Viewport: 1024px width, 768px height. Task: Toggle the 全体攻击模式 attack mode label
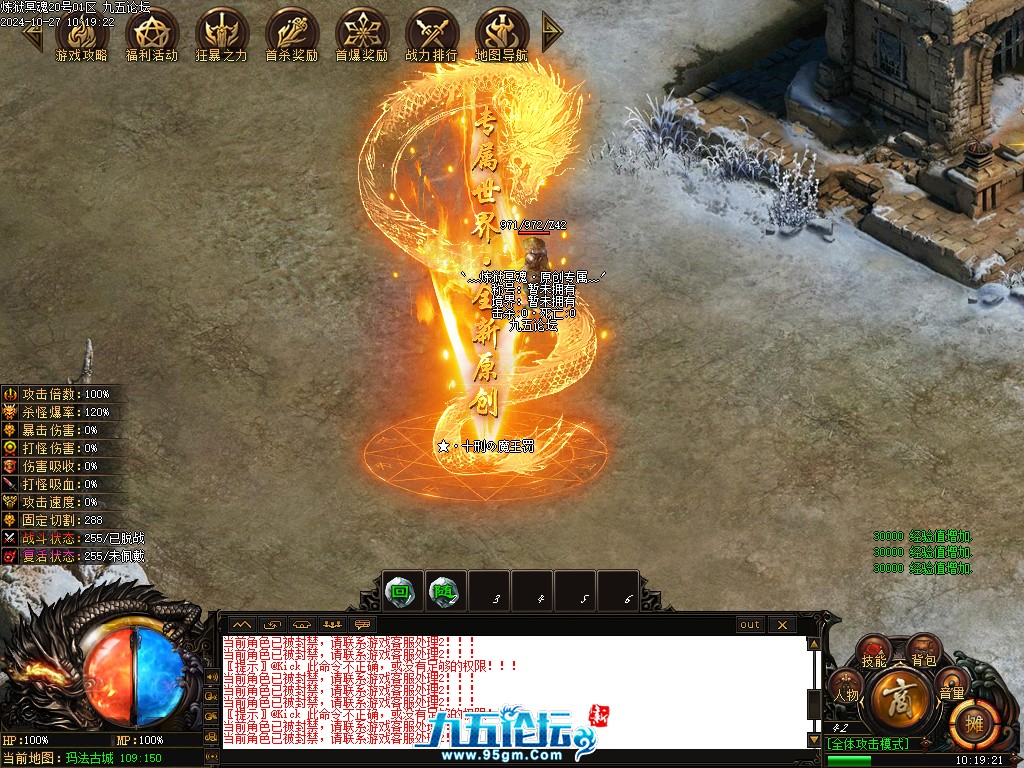point(866,743)
